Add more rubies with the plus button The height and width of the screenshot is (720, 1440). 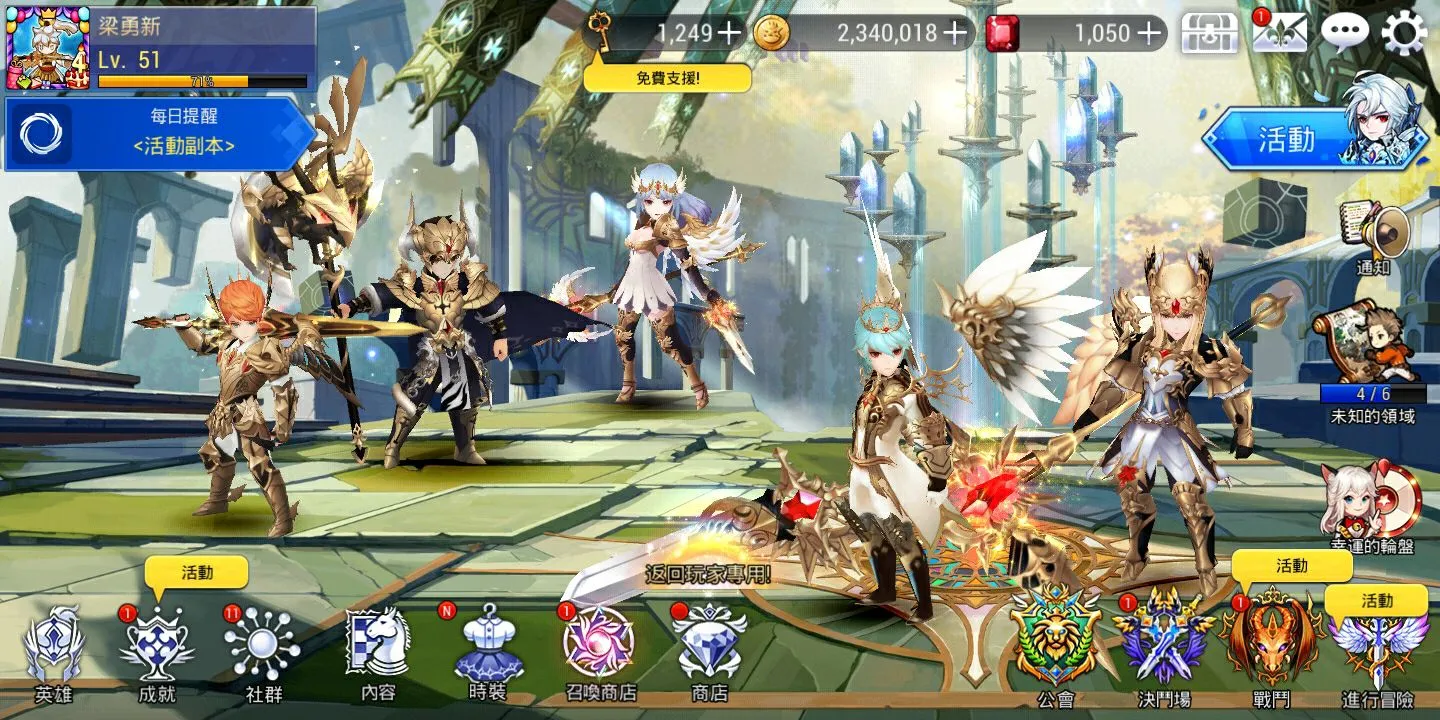pos(1151,33)
